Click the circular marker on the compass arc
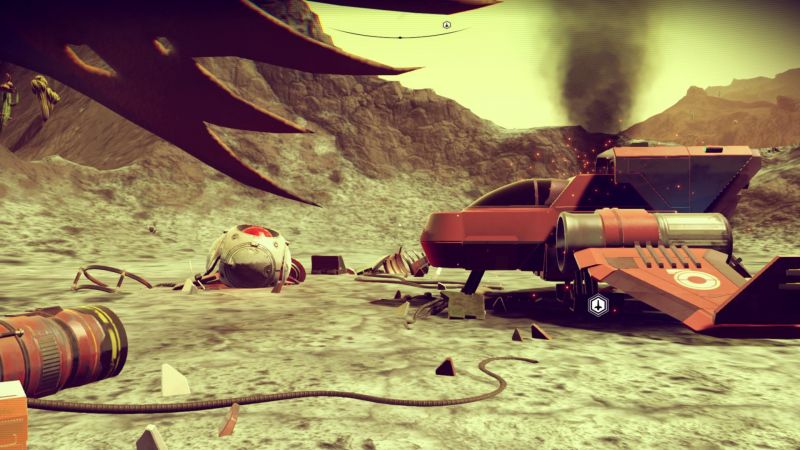The height and width of the screenshot is (450, 800). [447, 25]
